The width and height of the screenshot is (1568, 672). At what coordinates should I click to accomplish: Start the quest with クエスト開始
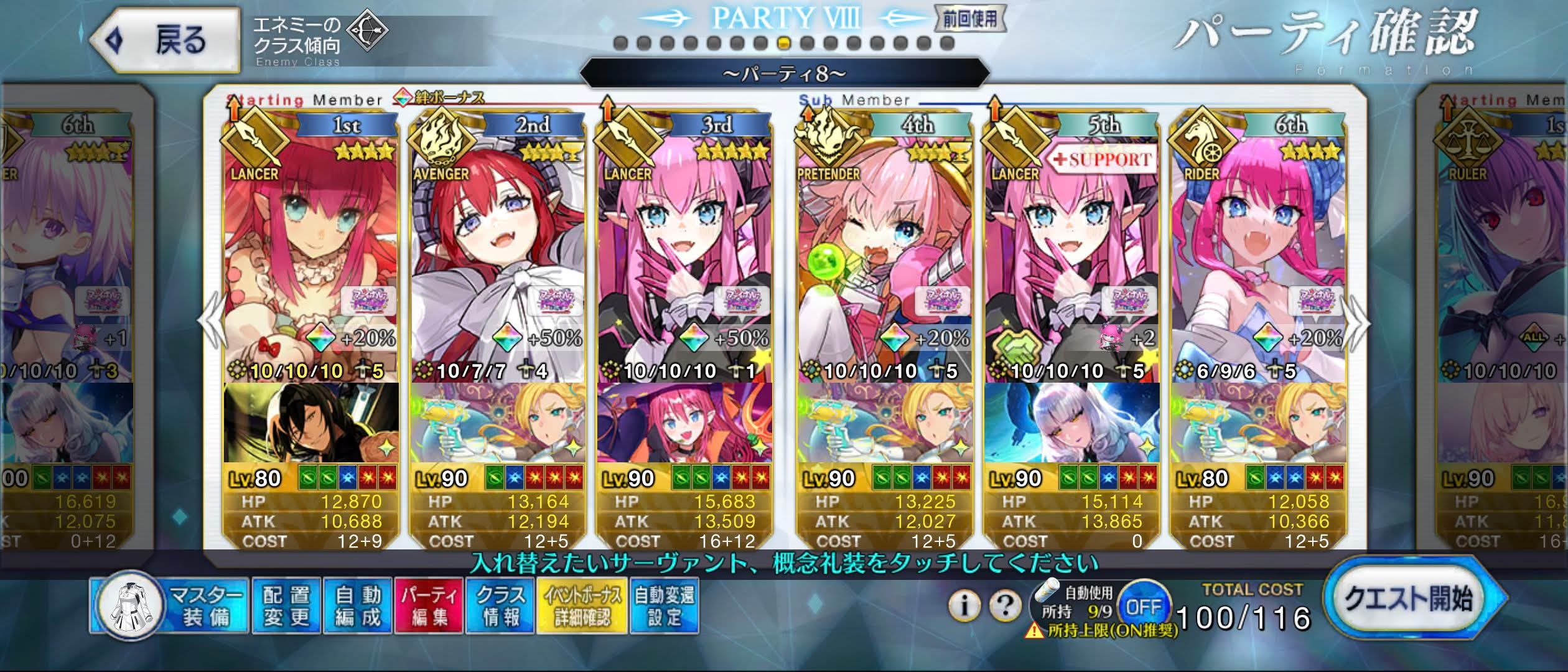[1409, 599]
